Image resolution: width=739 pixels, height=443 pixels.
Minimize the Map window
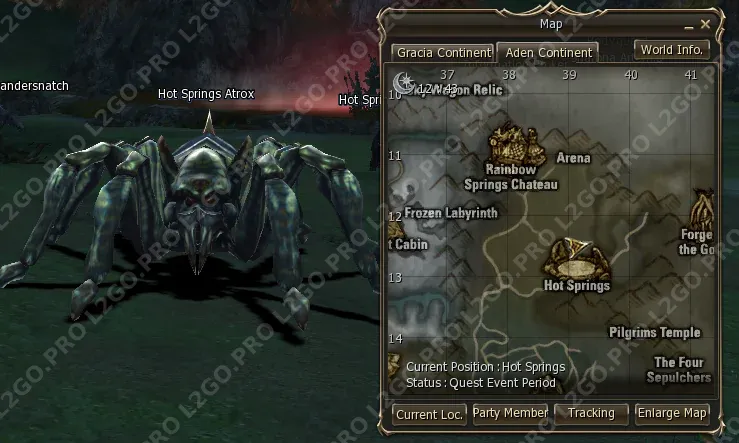click(x=688, y=24)
